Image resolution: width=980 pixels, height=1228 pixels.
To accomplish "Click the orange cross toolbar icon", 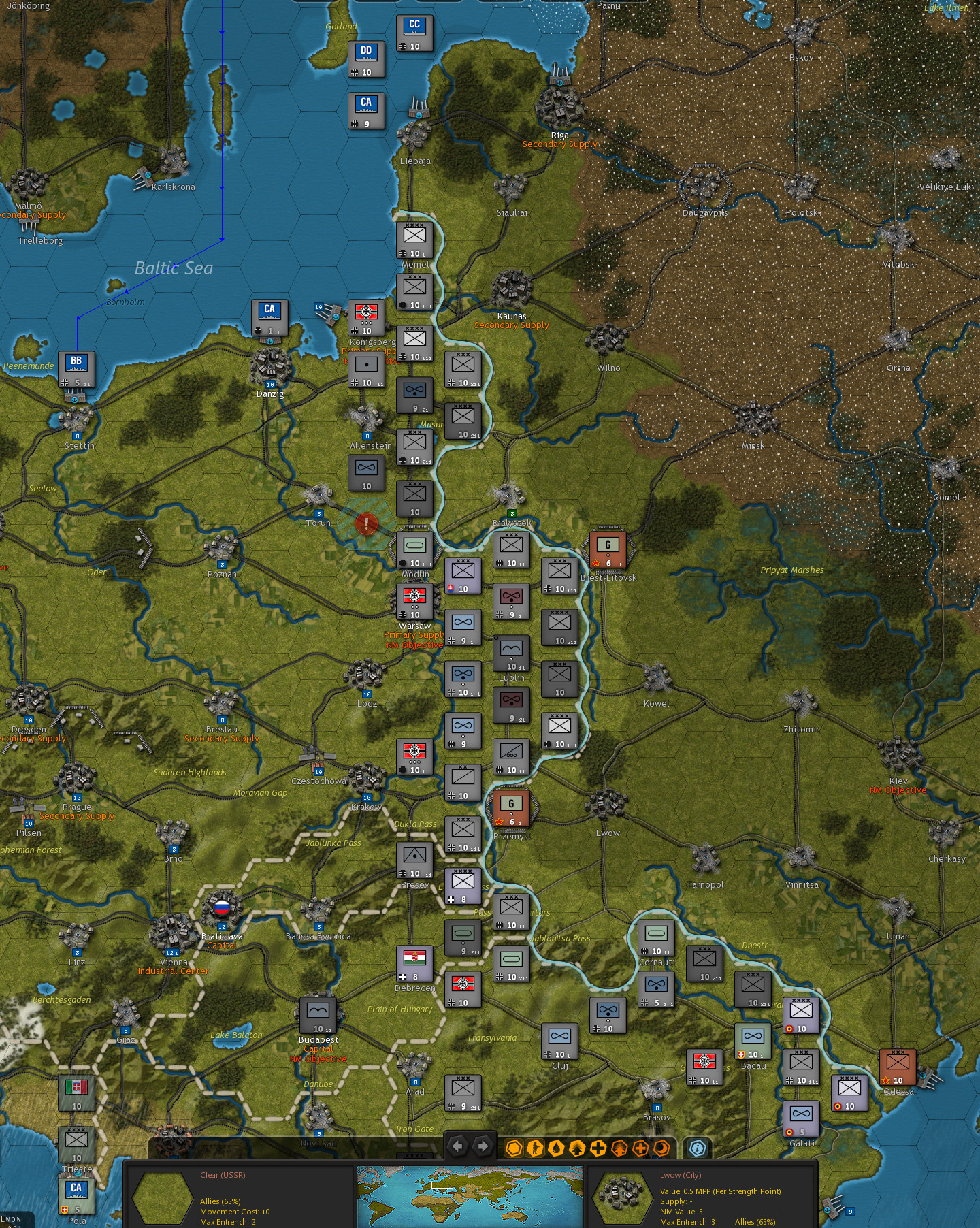I will click(x=640, y=1148).
